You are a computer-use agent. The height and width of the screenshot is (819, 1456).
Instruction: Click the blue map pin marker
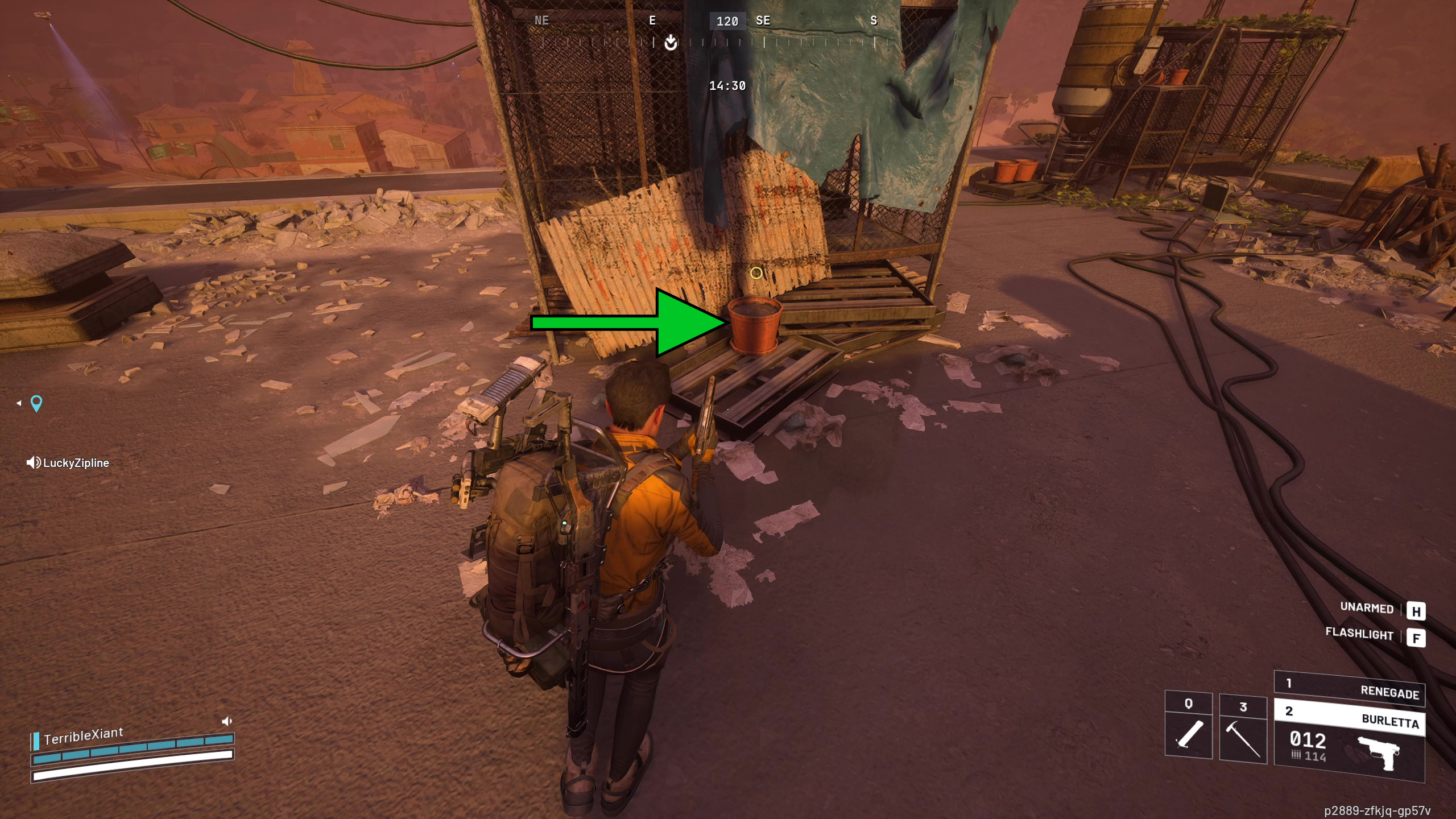[36, 403]
